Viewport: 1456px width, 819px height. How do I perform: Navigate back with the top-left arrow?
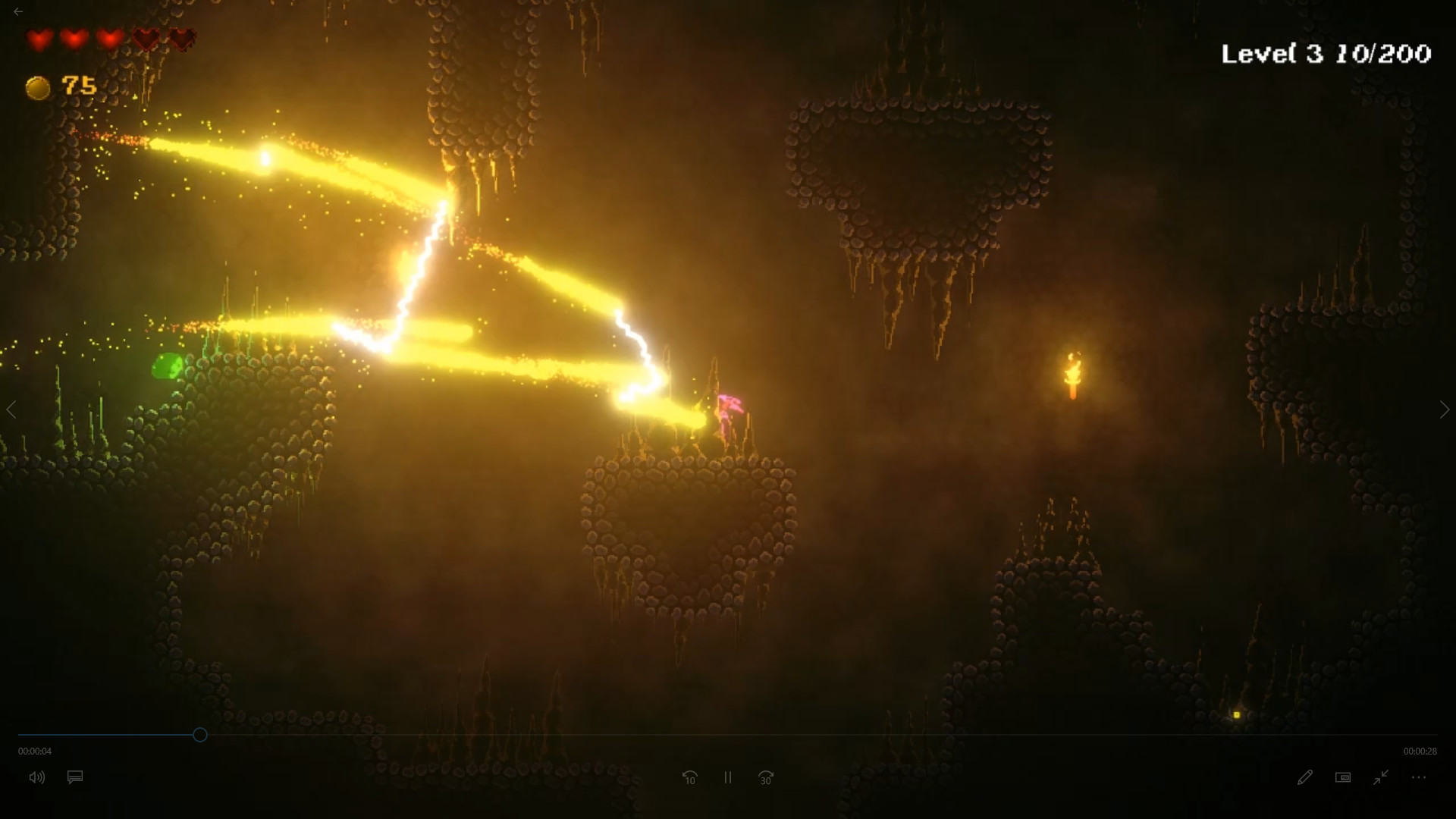[18, 11]
